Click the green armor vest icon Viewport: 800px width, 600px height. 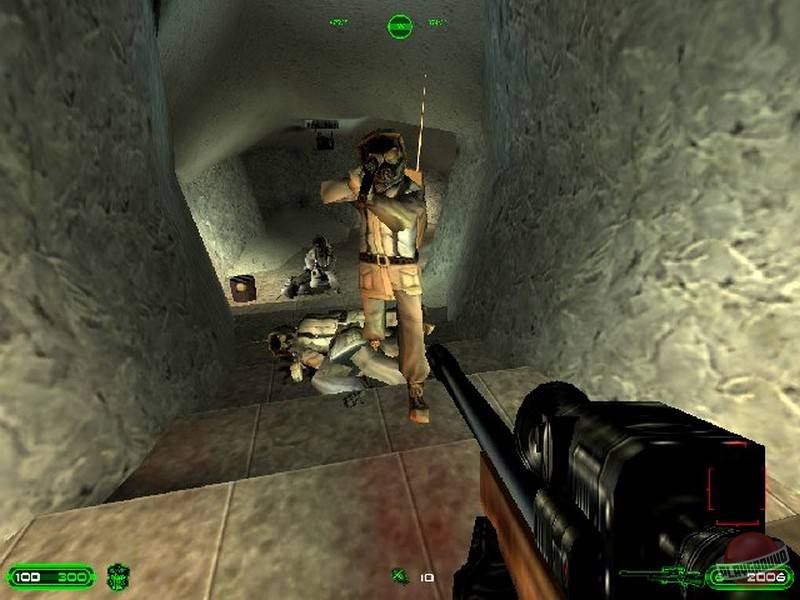118,577
